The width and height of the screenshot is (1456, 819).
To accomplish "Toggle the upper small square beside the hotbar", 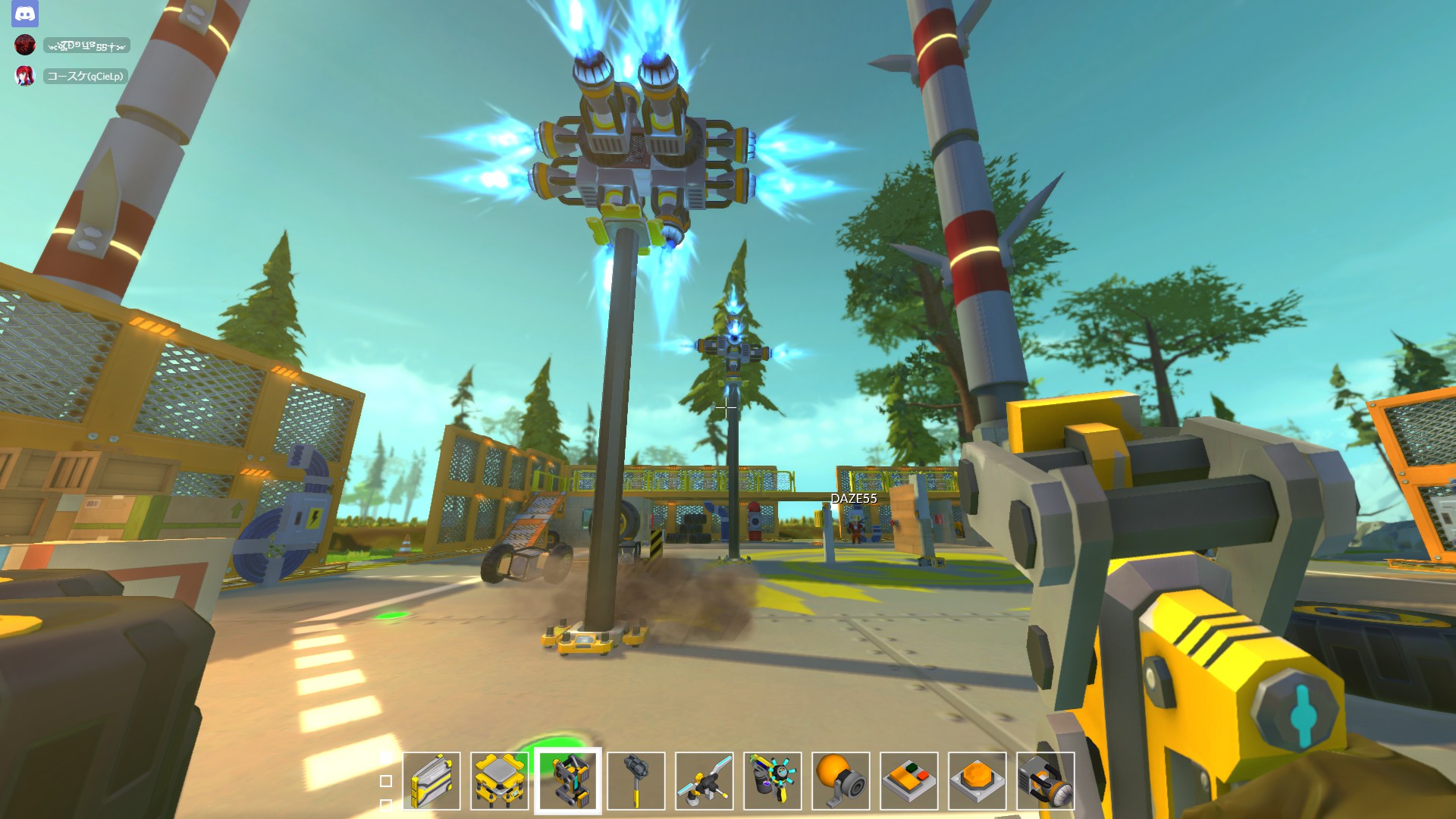I will 386,761.
